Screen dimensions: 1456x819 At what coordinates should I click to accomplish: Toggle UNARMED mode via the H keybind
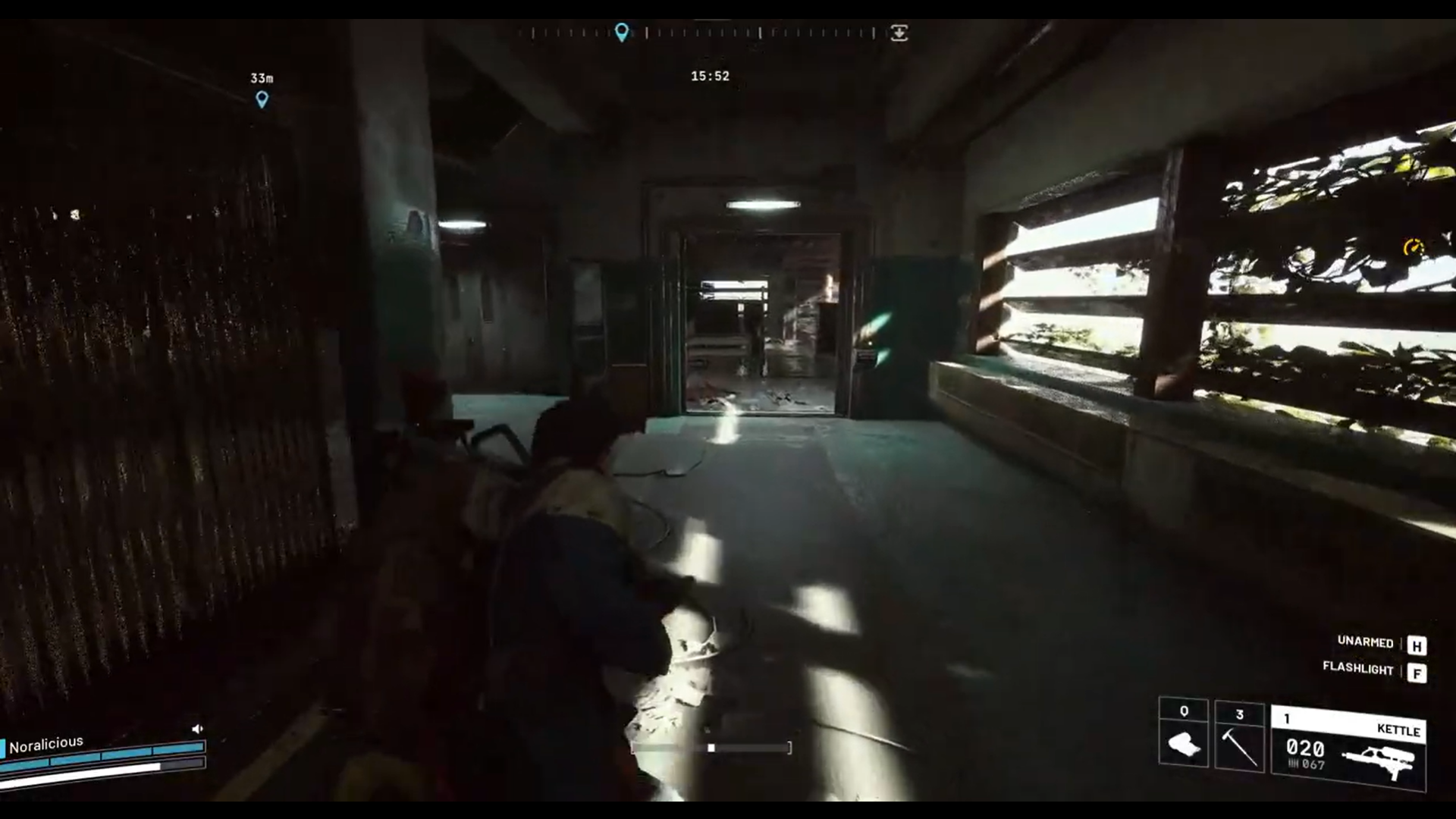click(x=1415, y=645)
